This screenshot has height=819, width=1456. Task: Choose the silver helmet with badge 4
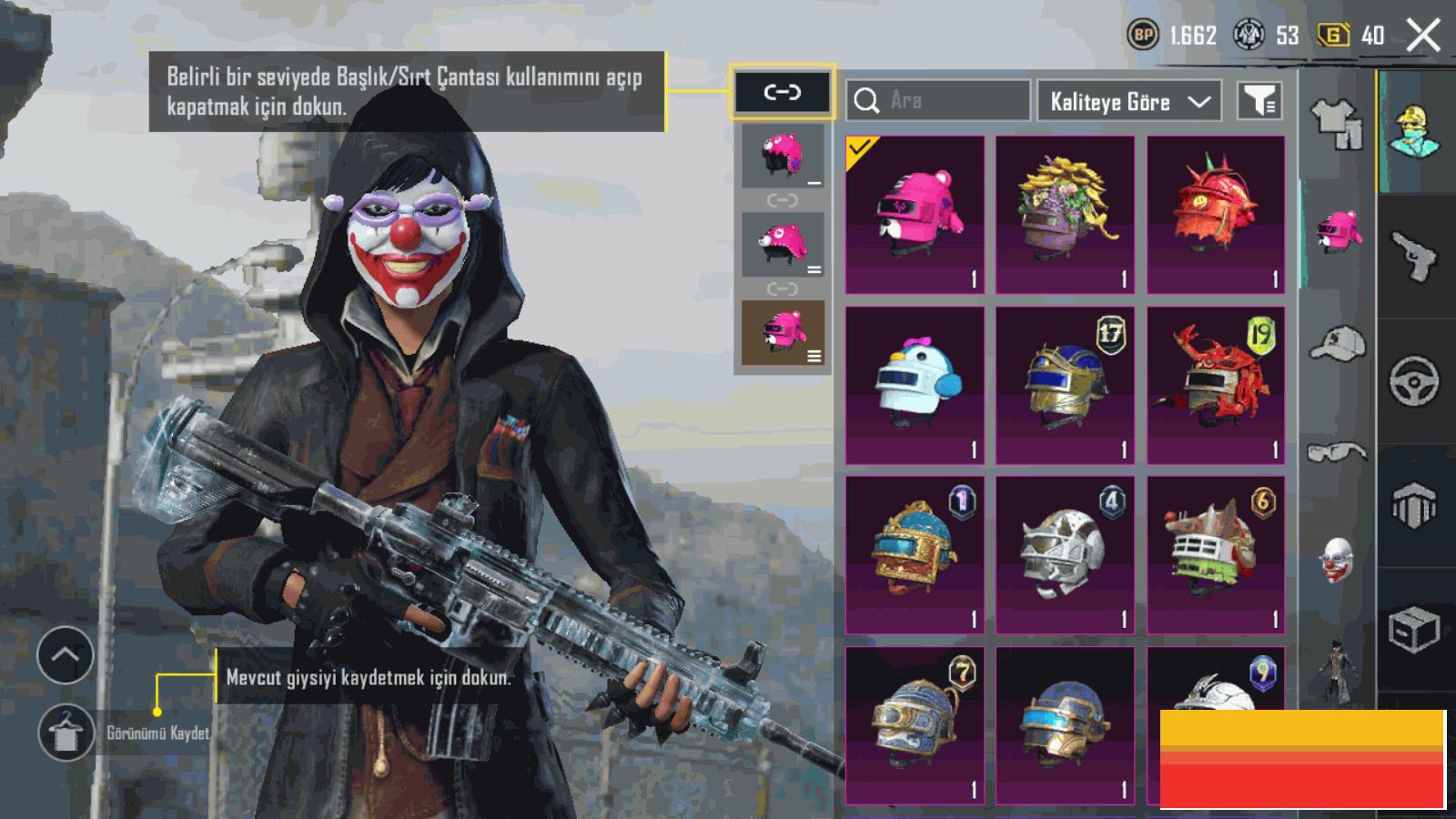coord(1065,555)
